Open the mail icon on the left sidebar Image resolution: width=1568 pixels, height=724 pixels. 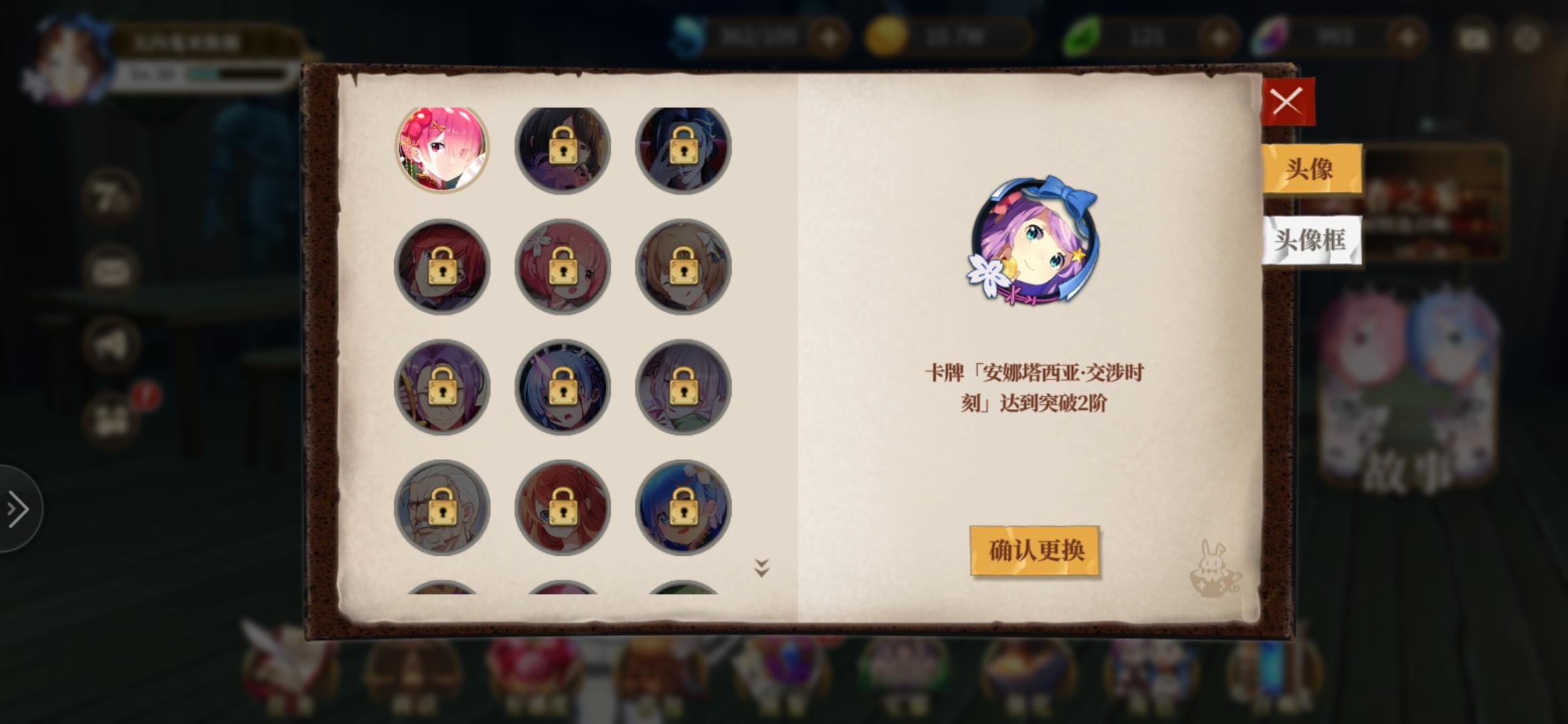[111, 269]
